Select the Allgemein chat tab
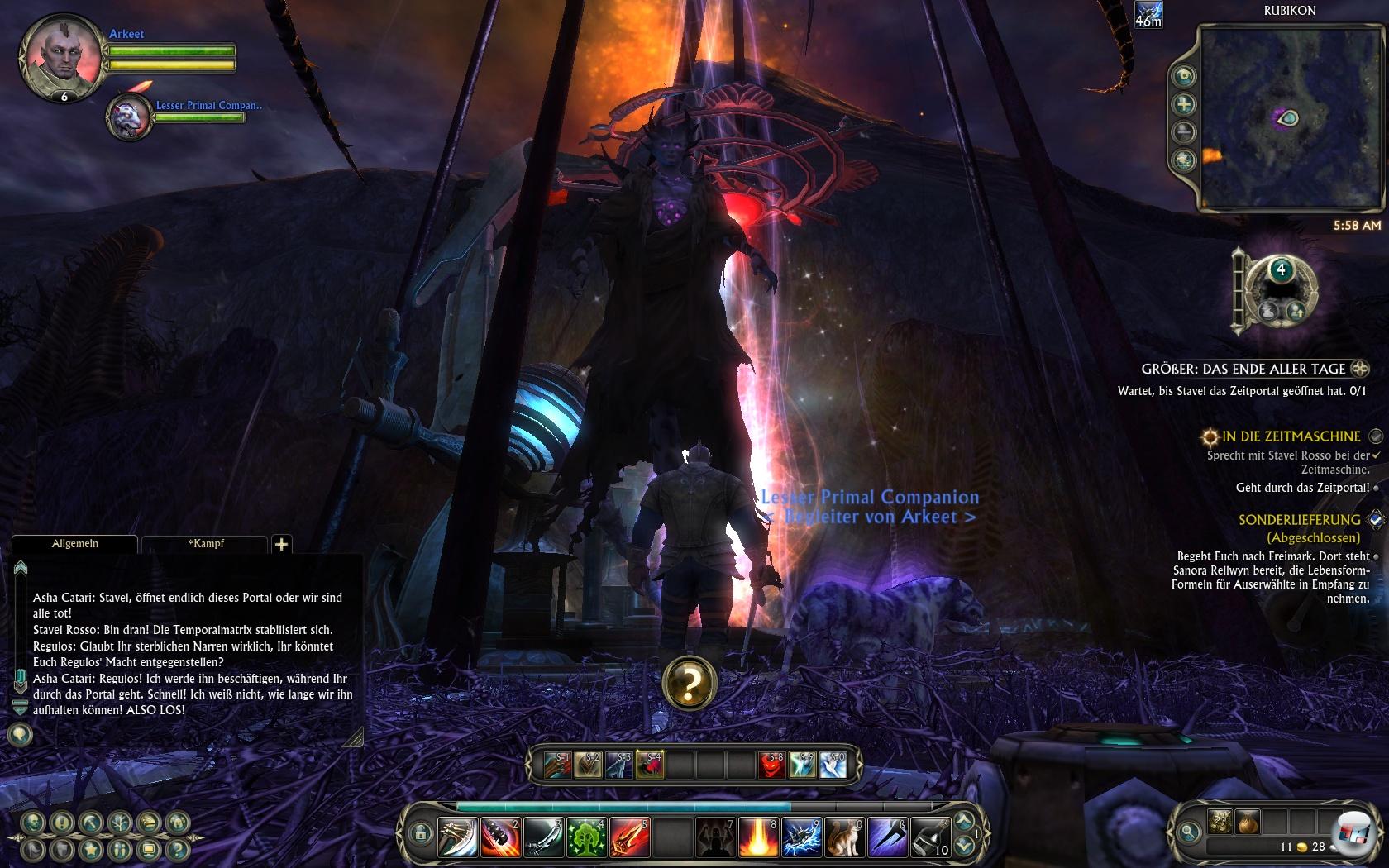1389x868 pixels. coord(75,544)
